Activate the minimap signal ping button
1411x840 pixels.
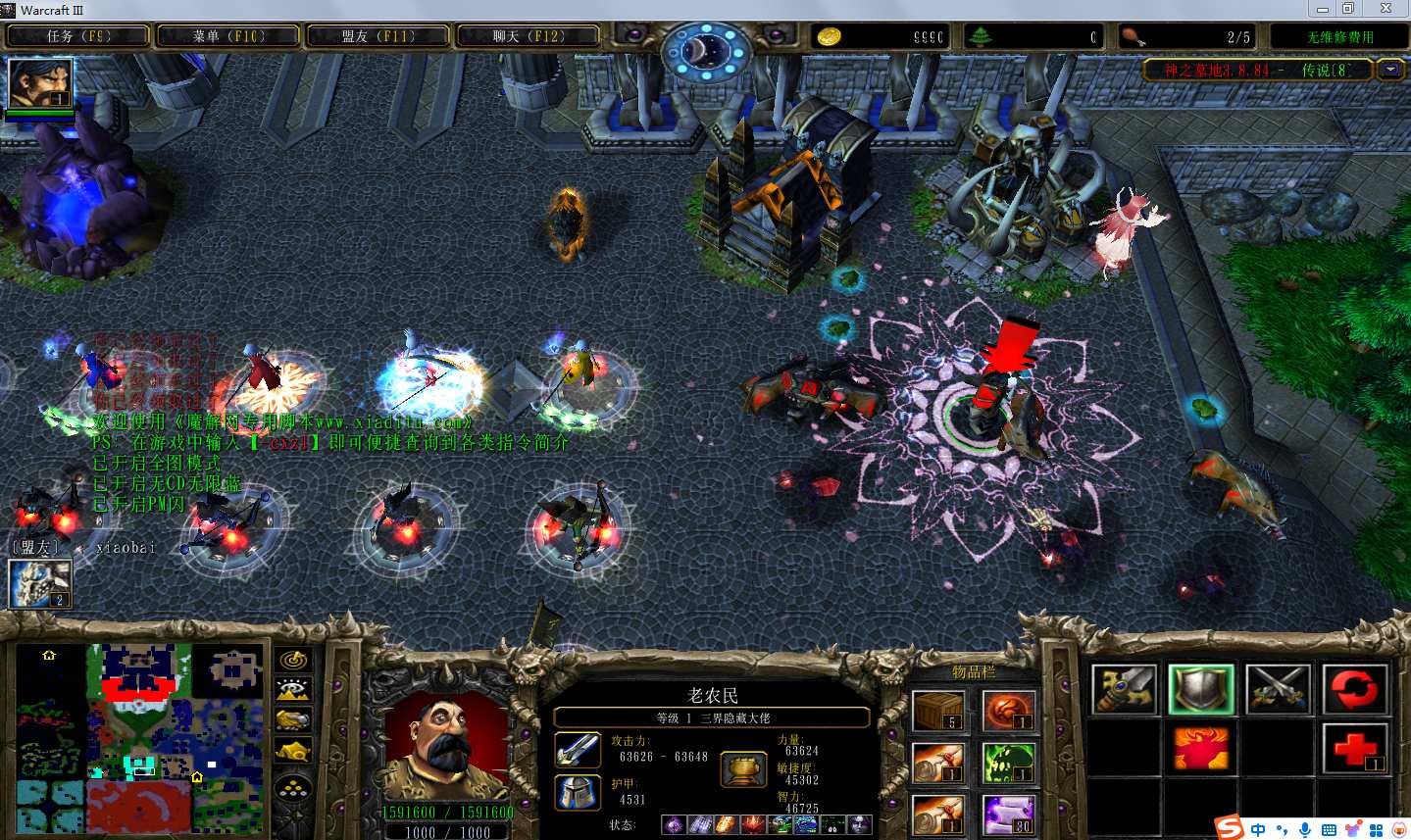point(293,661)
